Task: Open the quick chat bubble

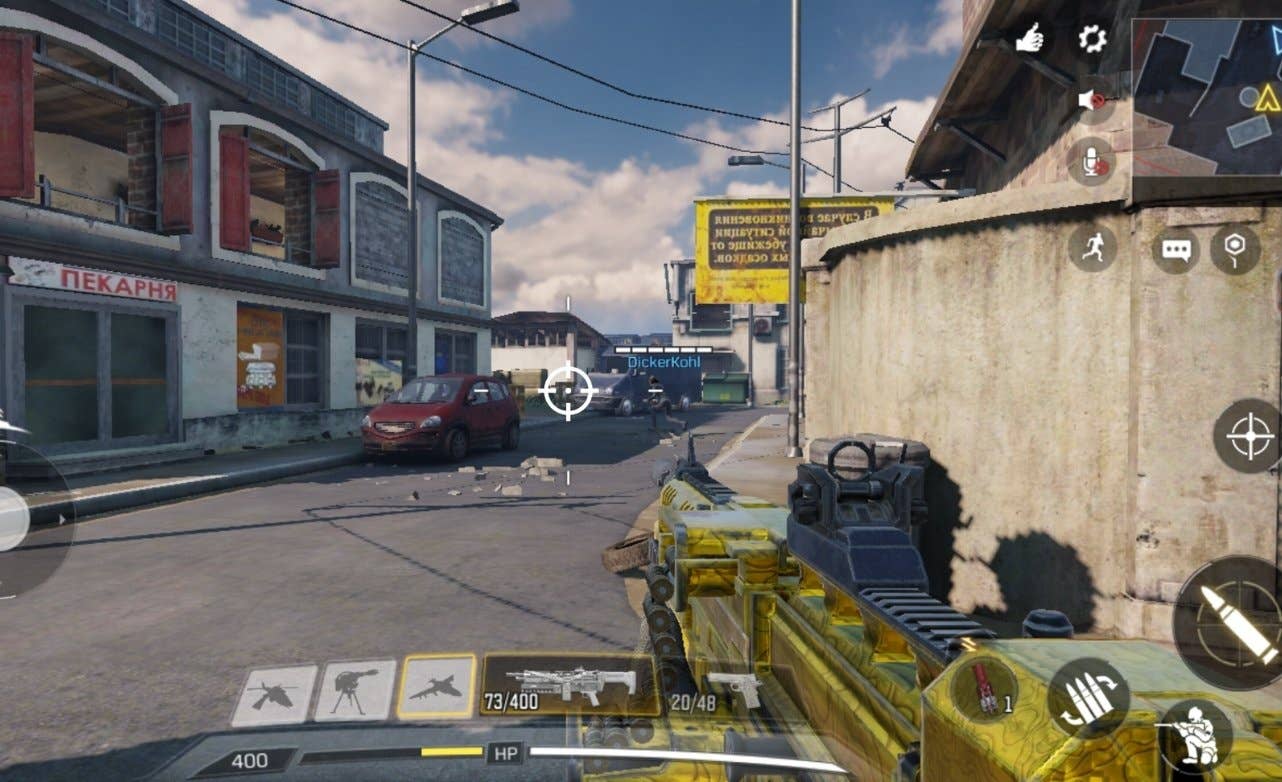Action: (1175, 249)
